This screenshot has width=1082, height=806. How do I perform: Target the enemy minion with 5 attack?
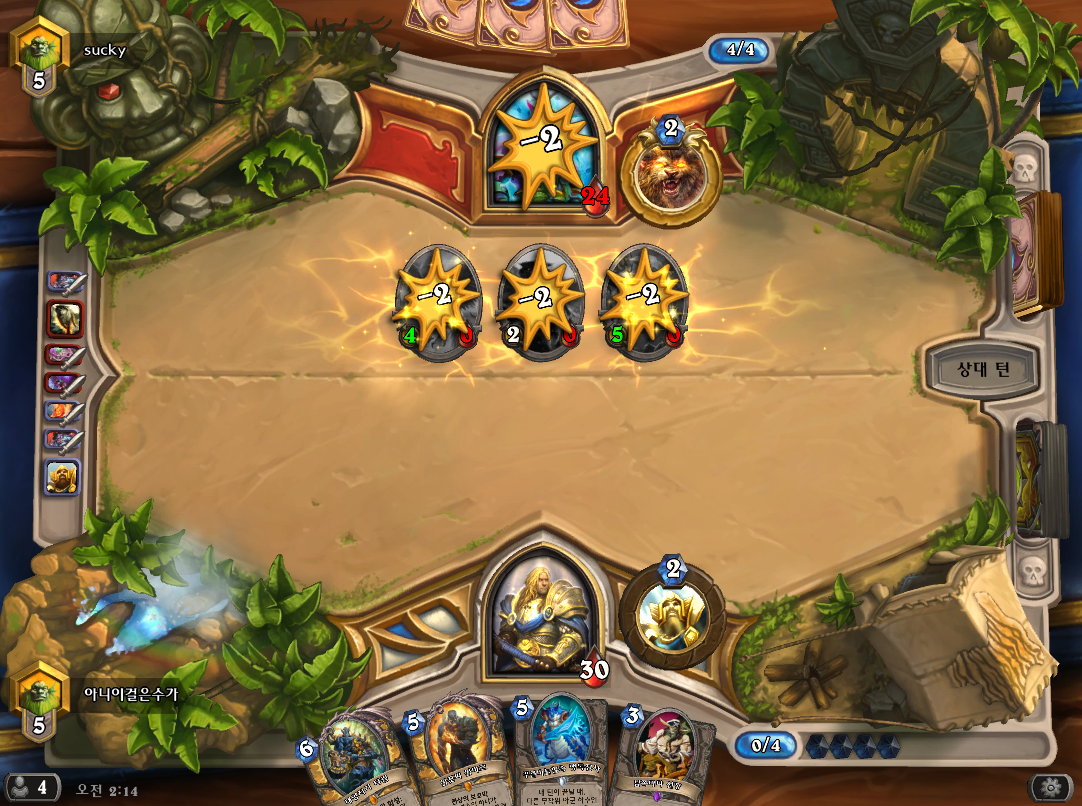pos(645,301)
